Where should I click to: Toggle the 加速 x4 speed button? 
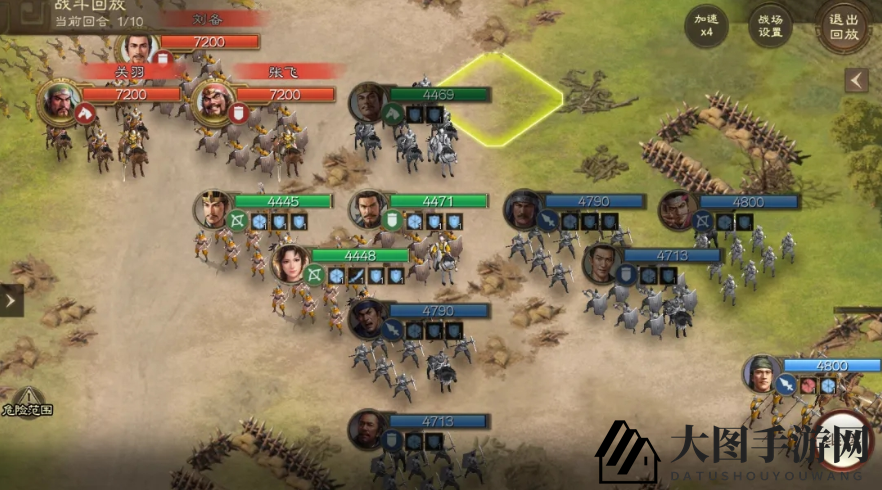click(706, 25)
